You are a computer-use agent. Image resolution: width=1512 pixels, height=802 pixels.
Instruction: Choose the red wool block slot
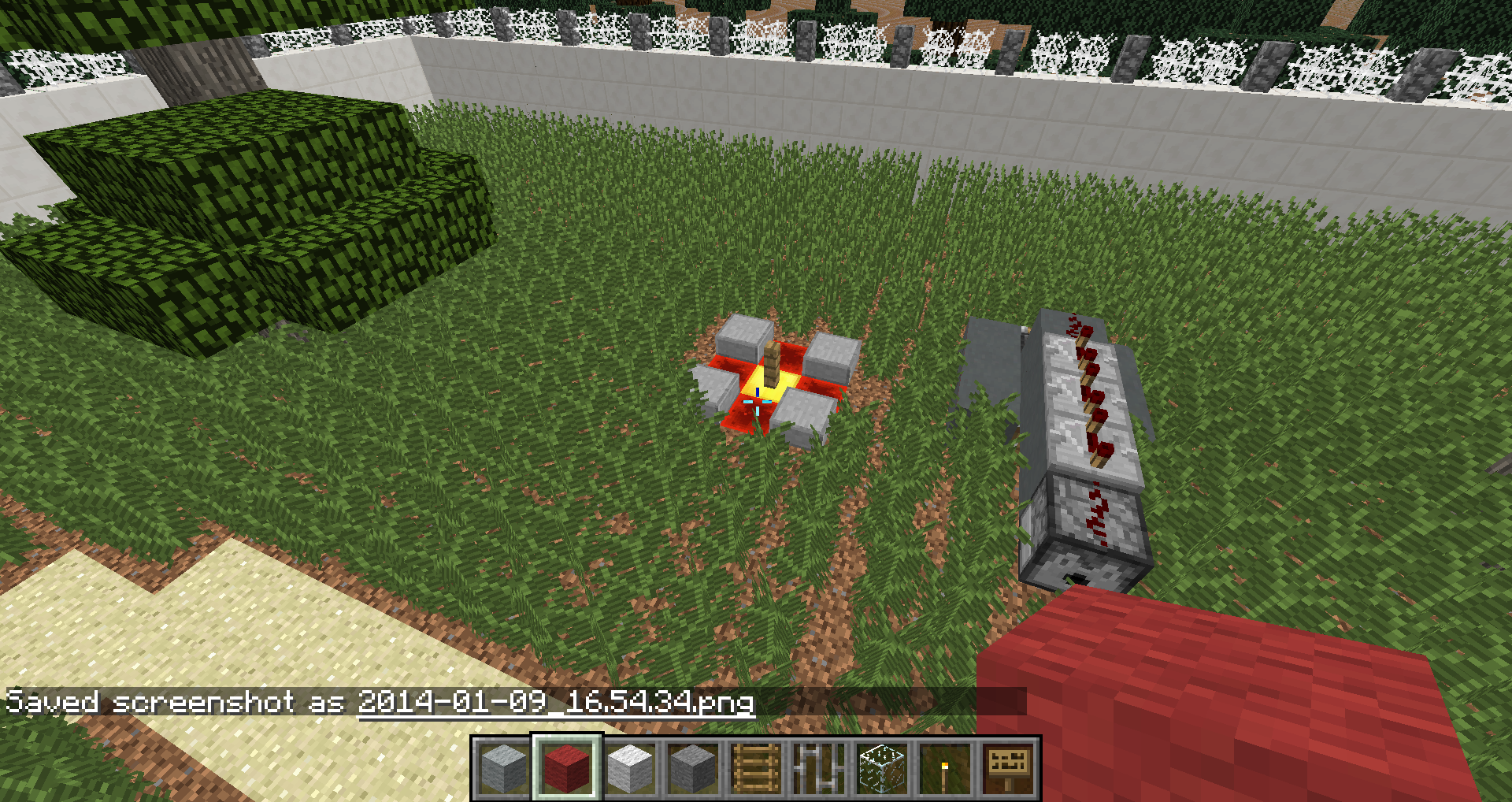pos(567,768)
